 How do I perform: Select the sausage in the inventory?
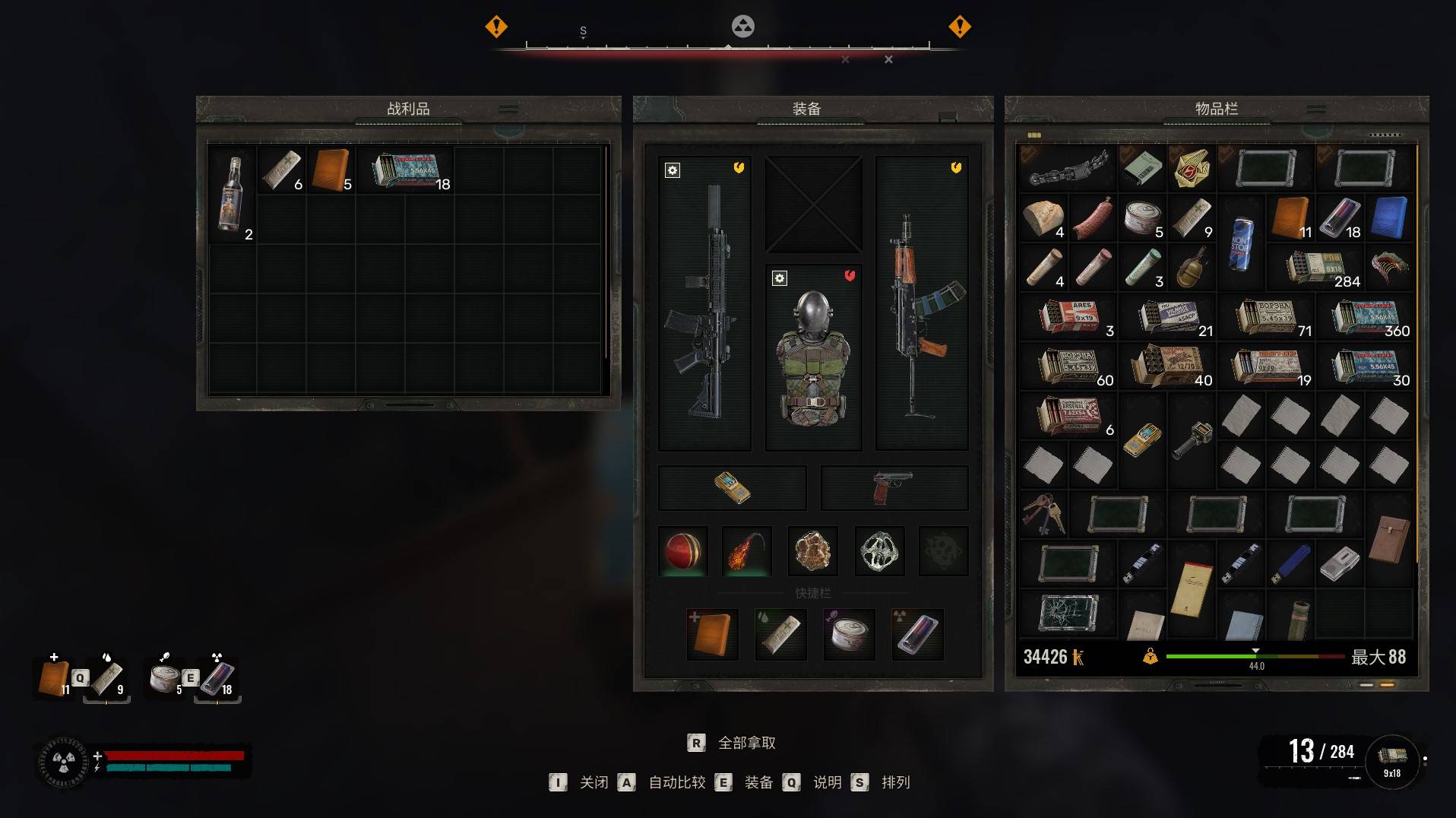coord(1093,217)
